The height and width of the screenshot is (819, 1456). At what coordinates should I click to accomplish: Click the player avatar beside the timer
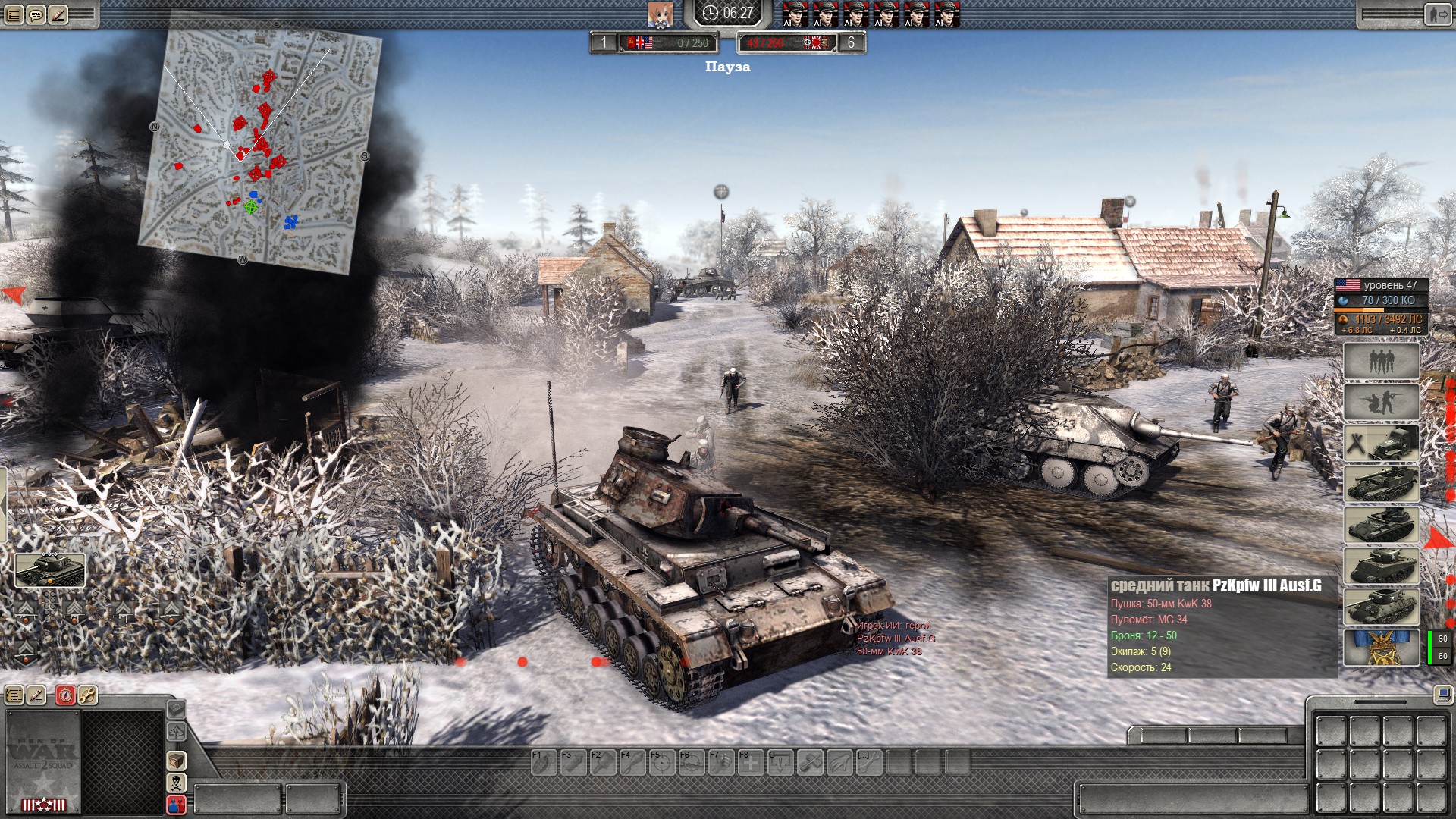click(x=660, y=14)
